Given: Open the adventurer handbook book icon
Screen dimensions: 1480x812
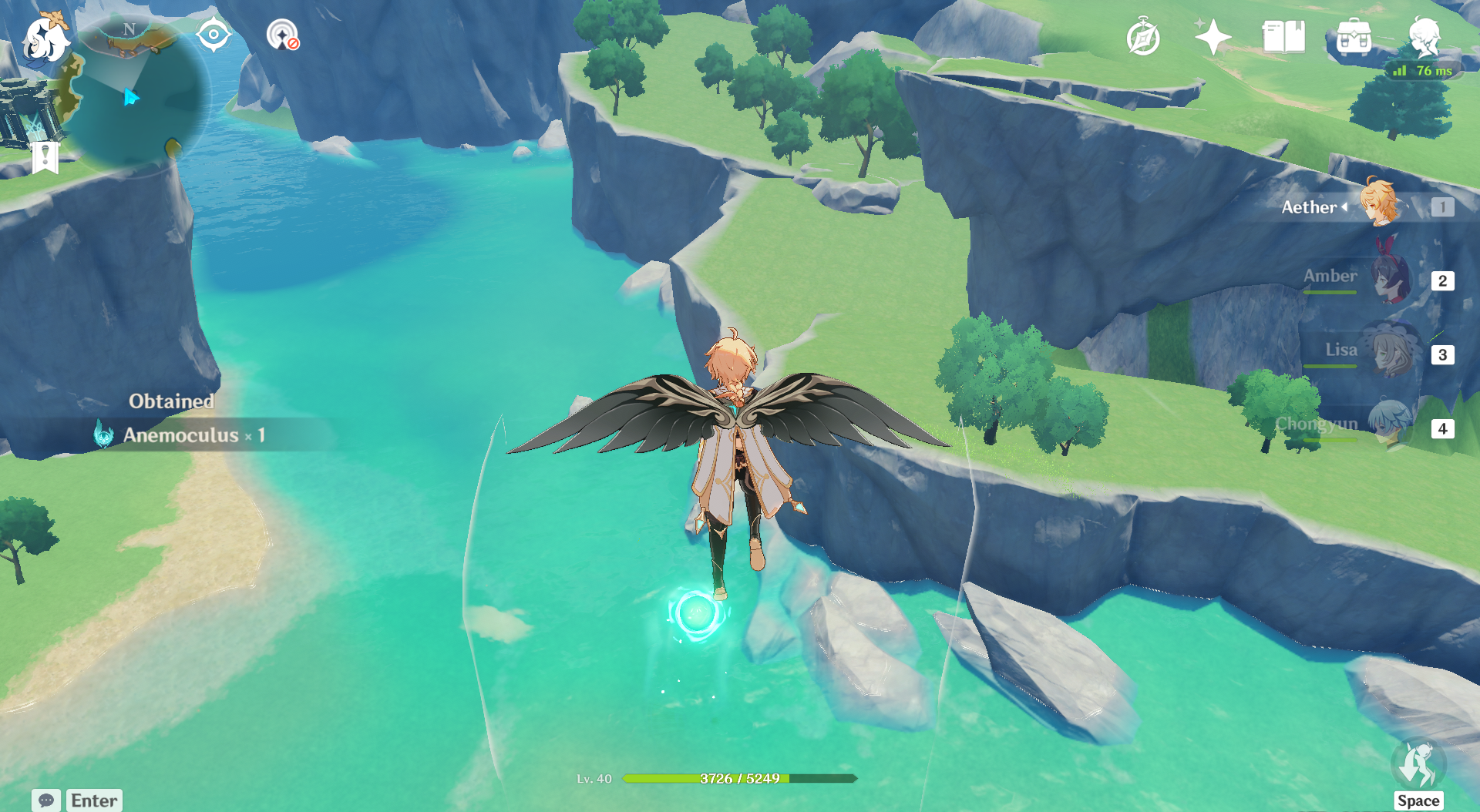Looking at the screenshot, I should coord(1283,37).
